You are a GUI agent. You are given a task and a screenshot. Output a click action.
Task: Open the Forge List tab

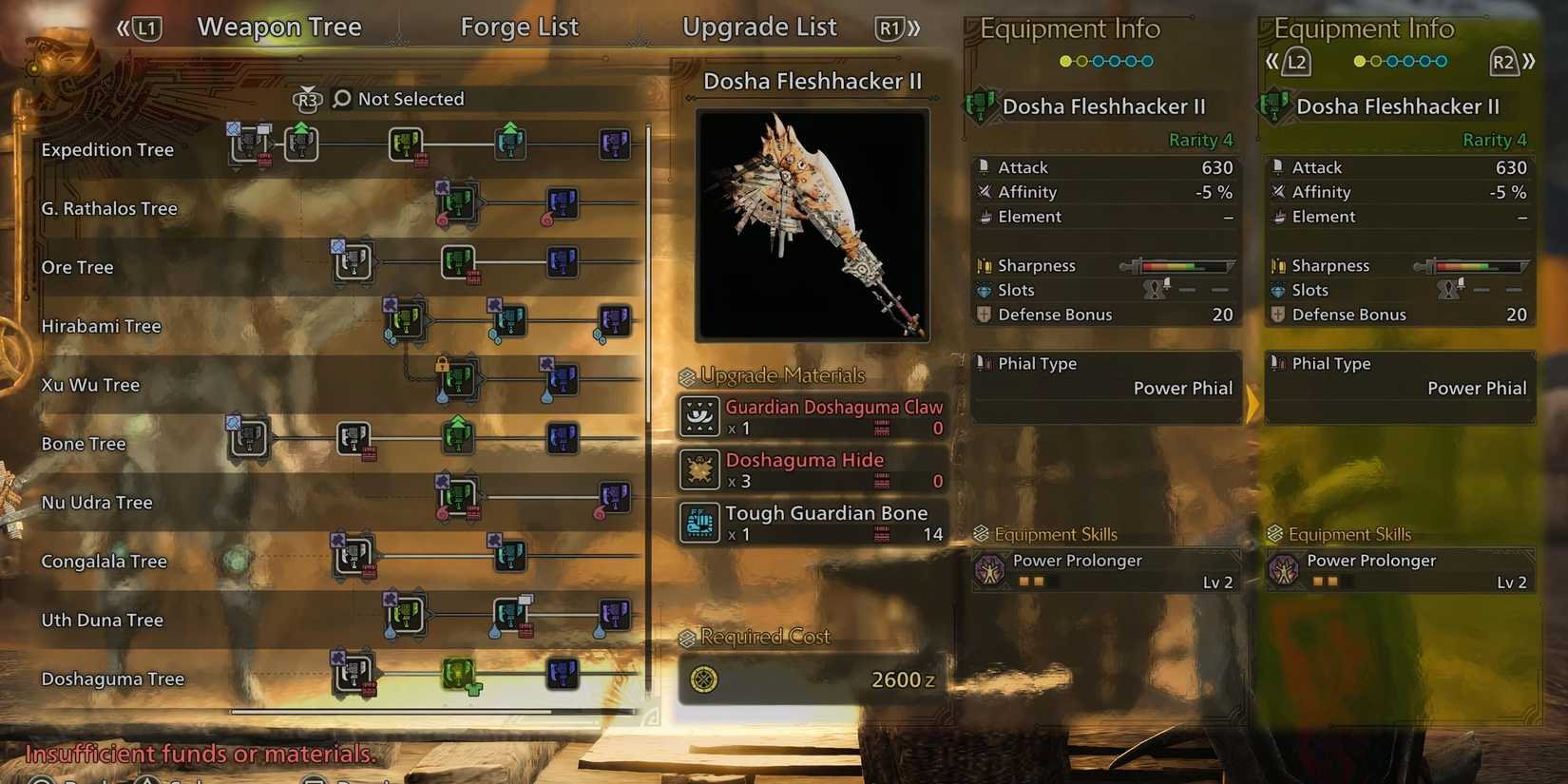tap(519, 28)
